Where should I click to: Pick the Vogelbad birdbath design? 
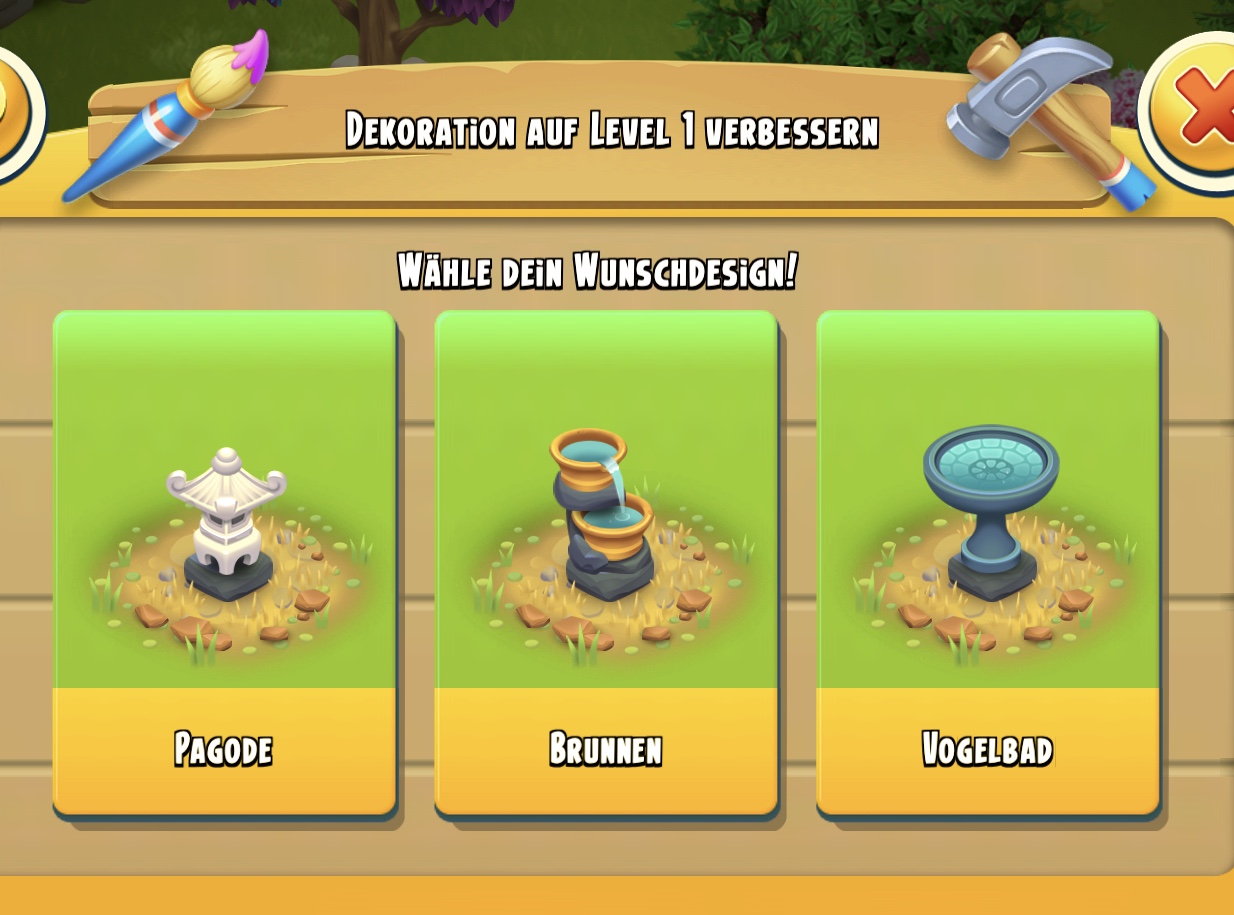tap(988, 560)
